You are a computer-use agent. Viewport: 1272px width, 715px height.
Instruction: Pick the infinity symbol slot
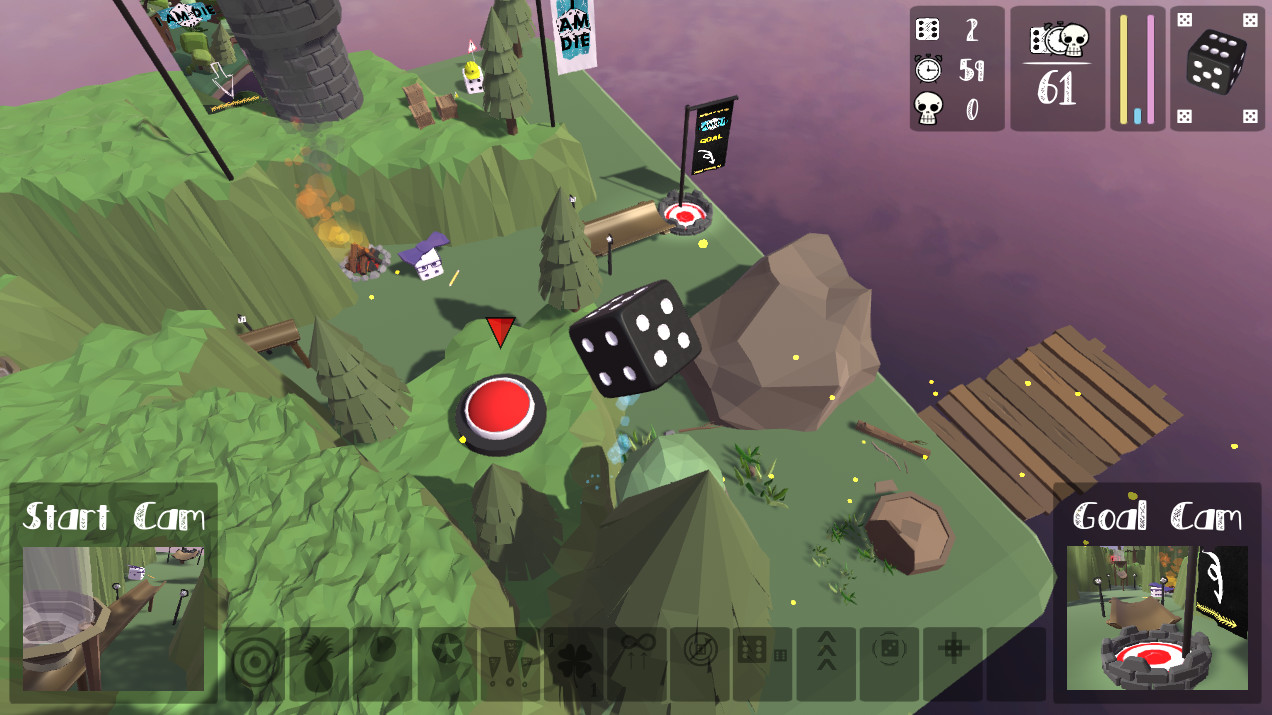[637, 663]
